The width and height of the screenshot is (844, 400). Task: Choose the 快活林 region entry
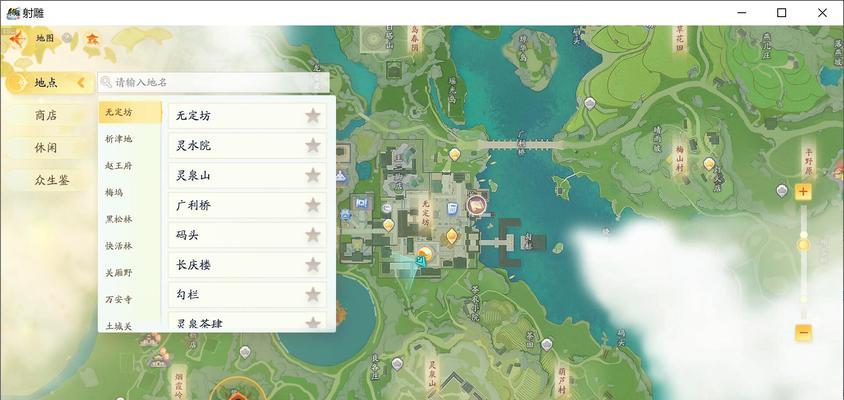[119, 246]
